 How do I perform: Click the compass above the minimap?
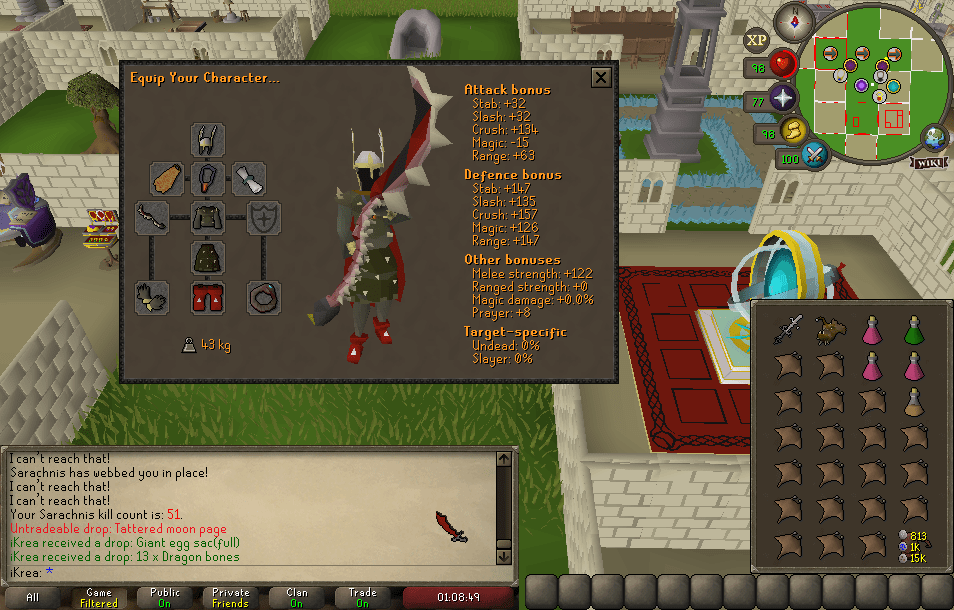[799, 19]
